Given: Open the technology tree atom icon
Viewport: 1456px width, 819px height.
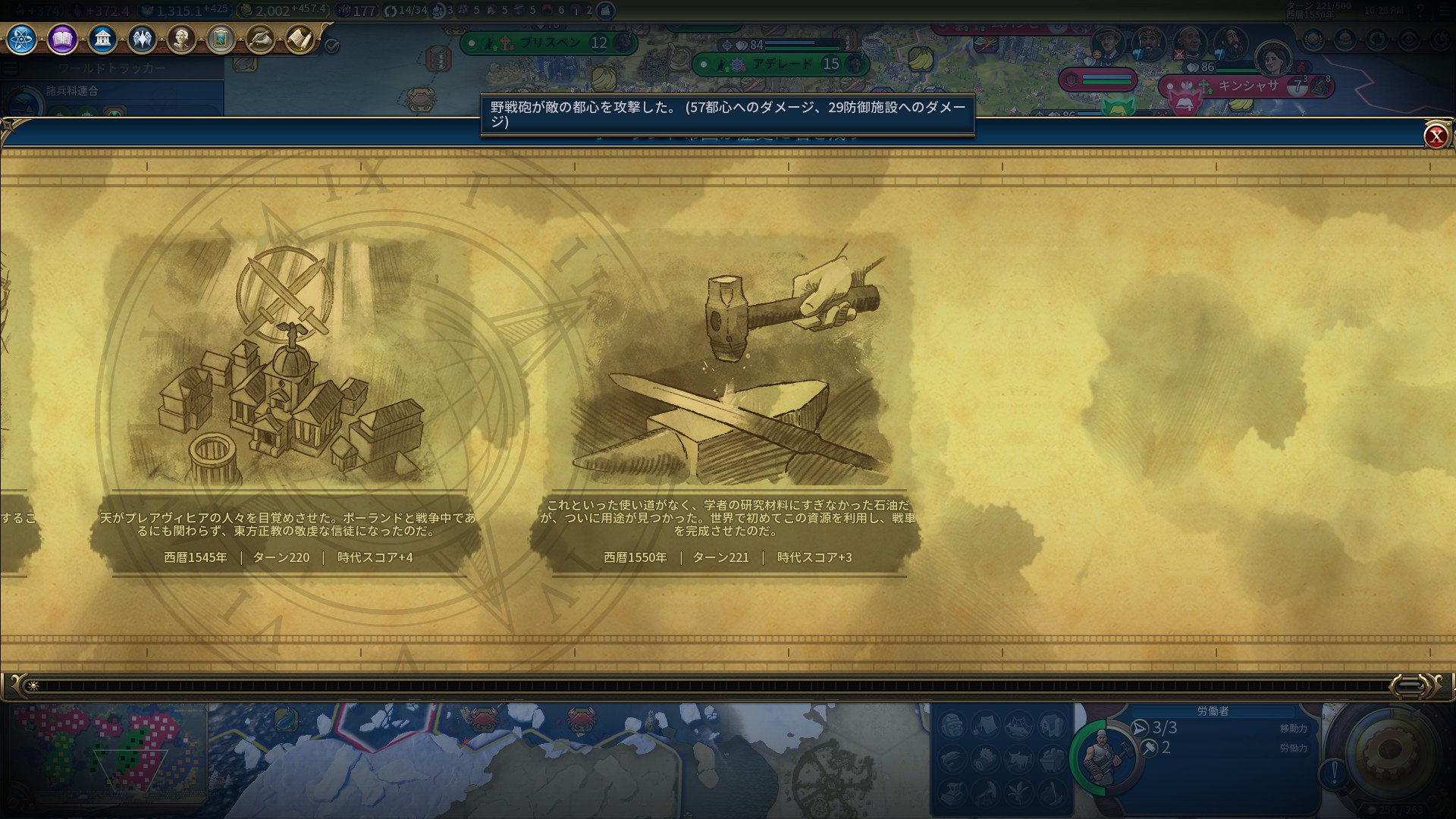Looking at the screenshot, I should click(x=22, y=39).
